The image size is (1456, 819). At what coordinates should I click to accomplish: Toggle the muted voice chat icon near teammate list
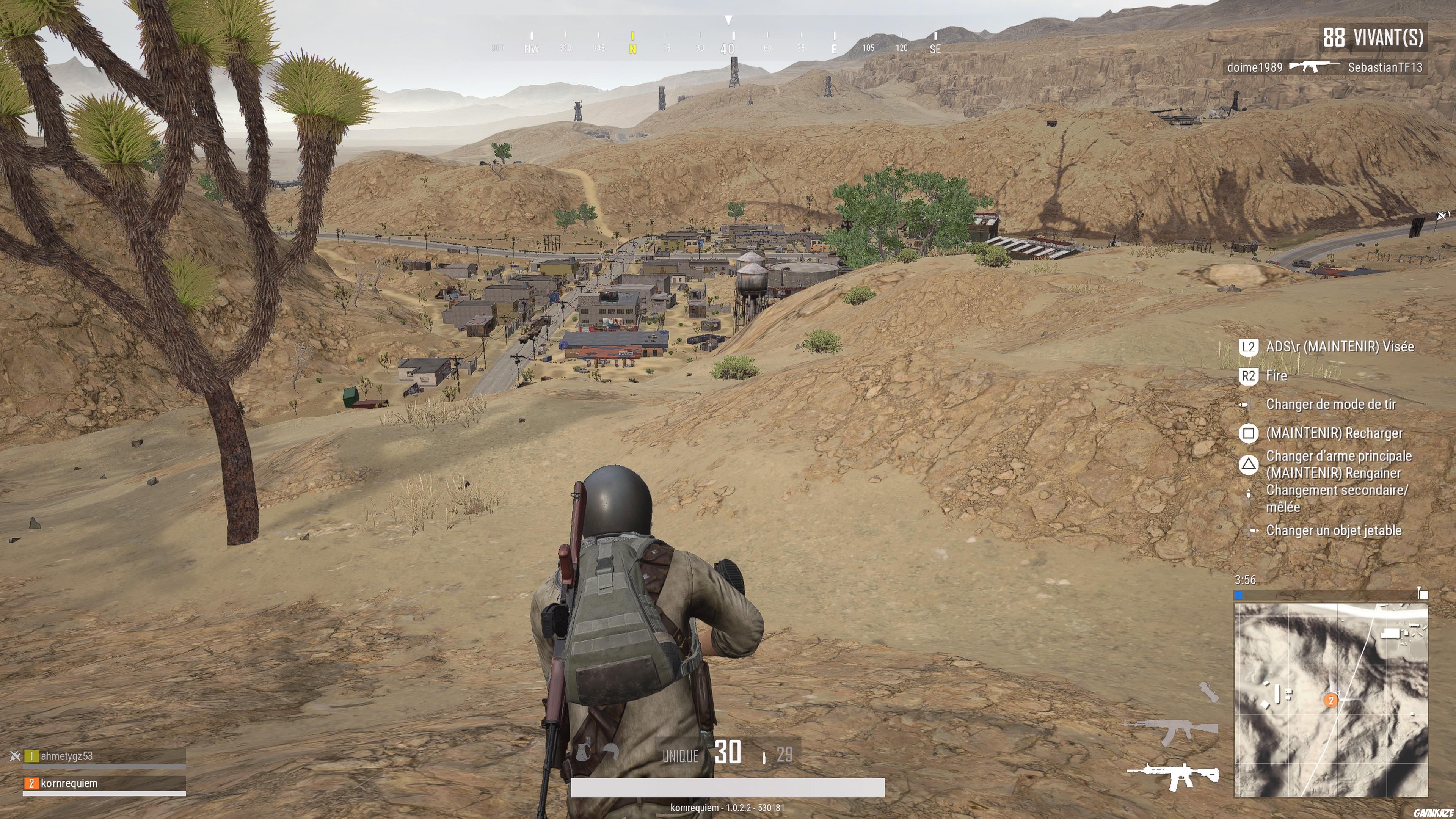click(15, 756)
